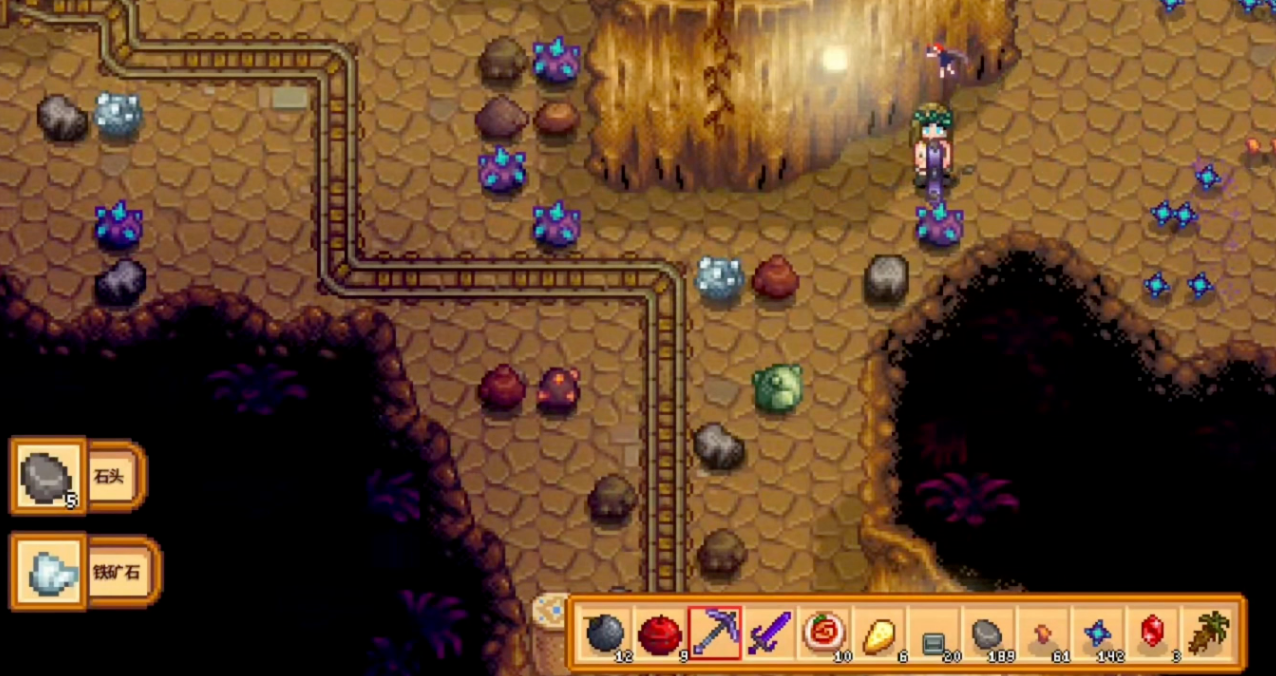Choose the stone stack of 189

(988, 633)
